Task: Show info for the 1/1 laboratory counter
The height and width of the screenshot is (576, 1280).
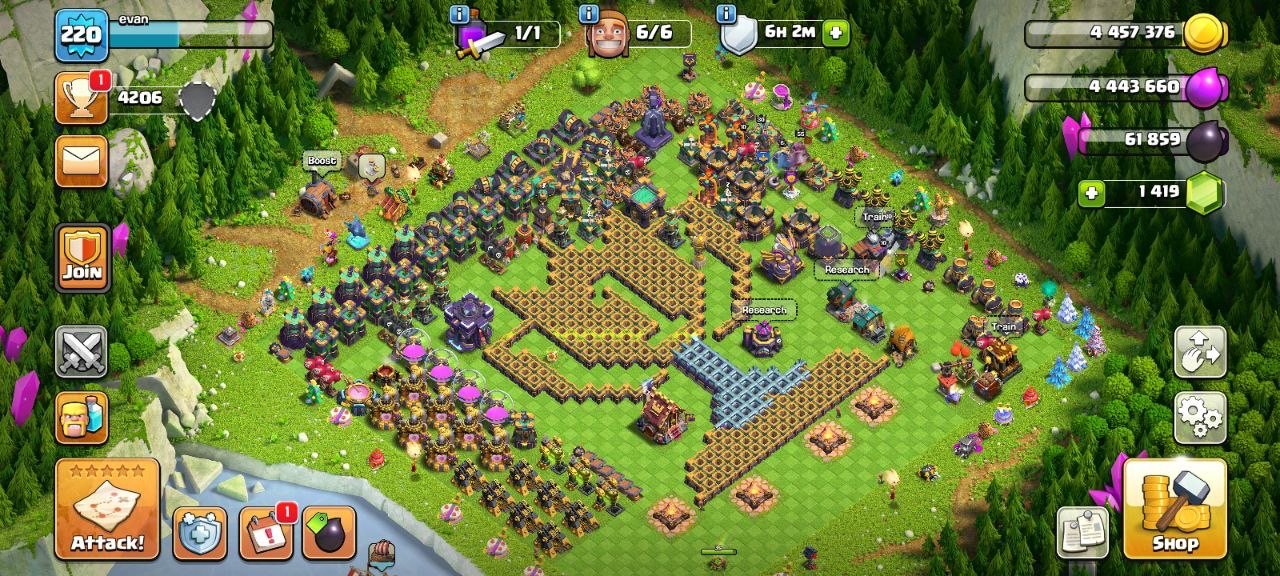Action: (x=460, y=14)
